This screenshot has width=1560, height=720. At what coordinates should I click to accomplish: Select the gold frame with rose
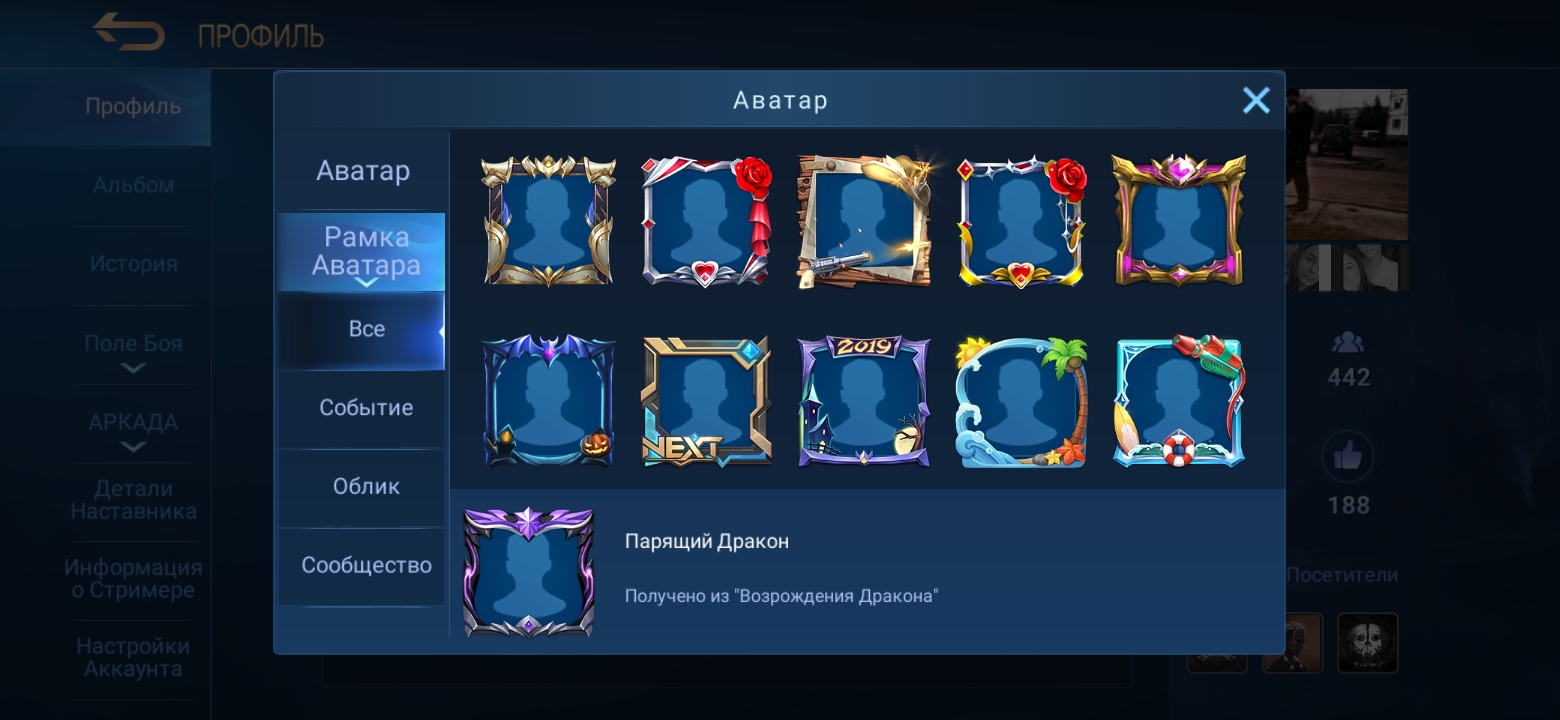1022,220
